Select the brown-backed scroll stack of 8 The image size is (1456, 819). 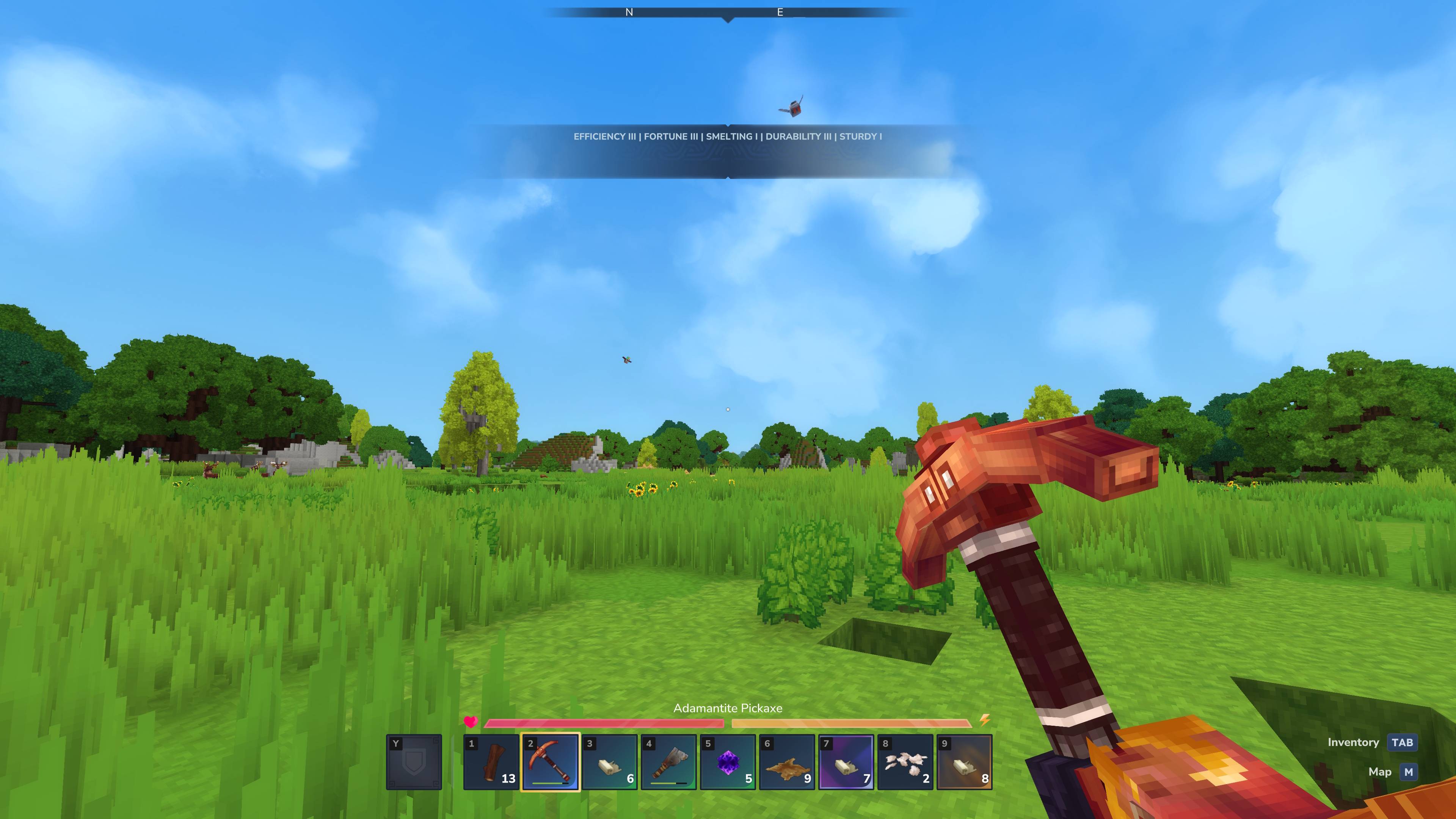964,762
